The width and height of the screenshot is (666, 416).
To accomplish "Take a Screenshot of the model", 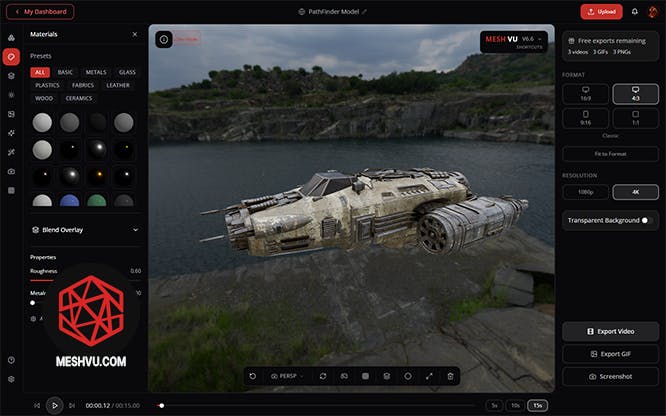I will 610,376.
